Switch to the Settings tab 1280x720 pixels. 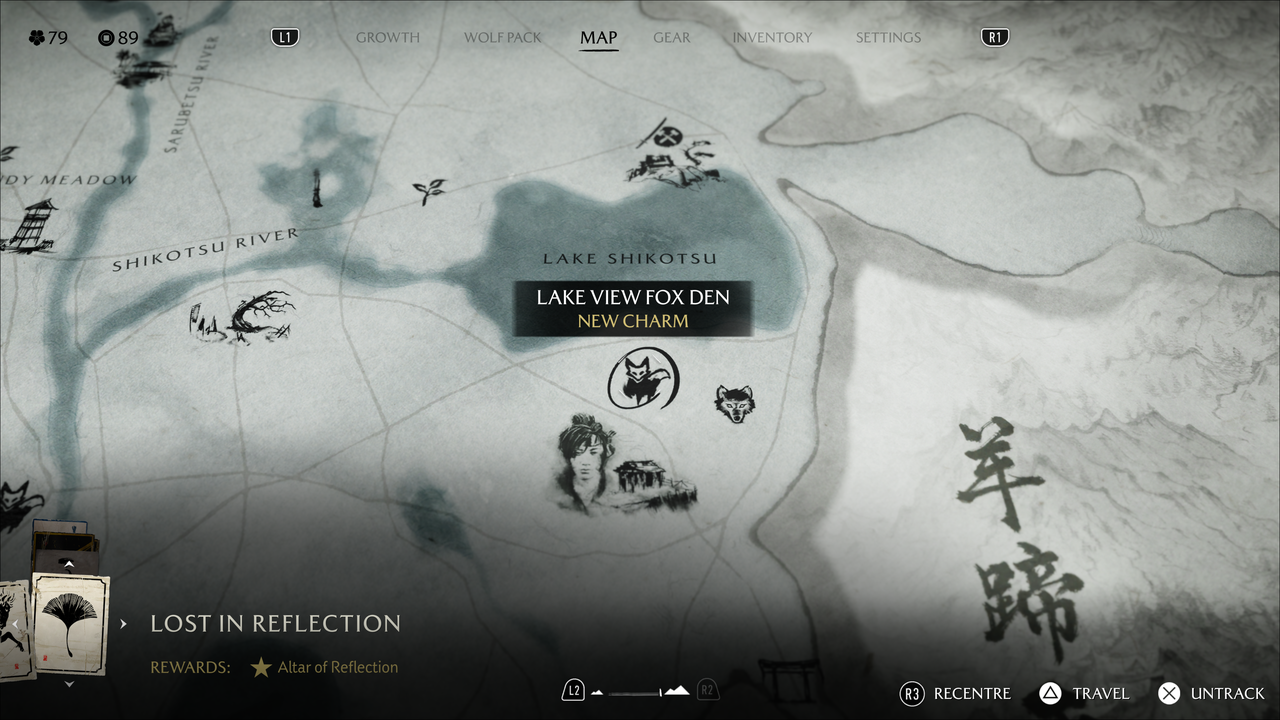coord(888,38)
